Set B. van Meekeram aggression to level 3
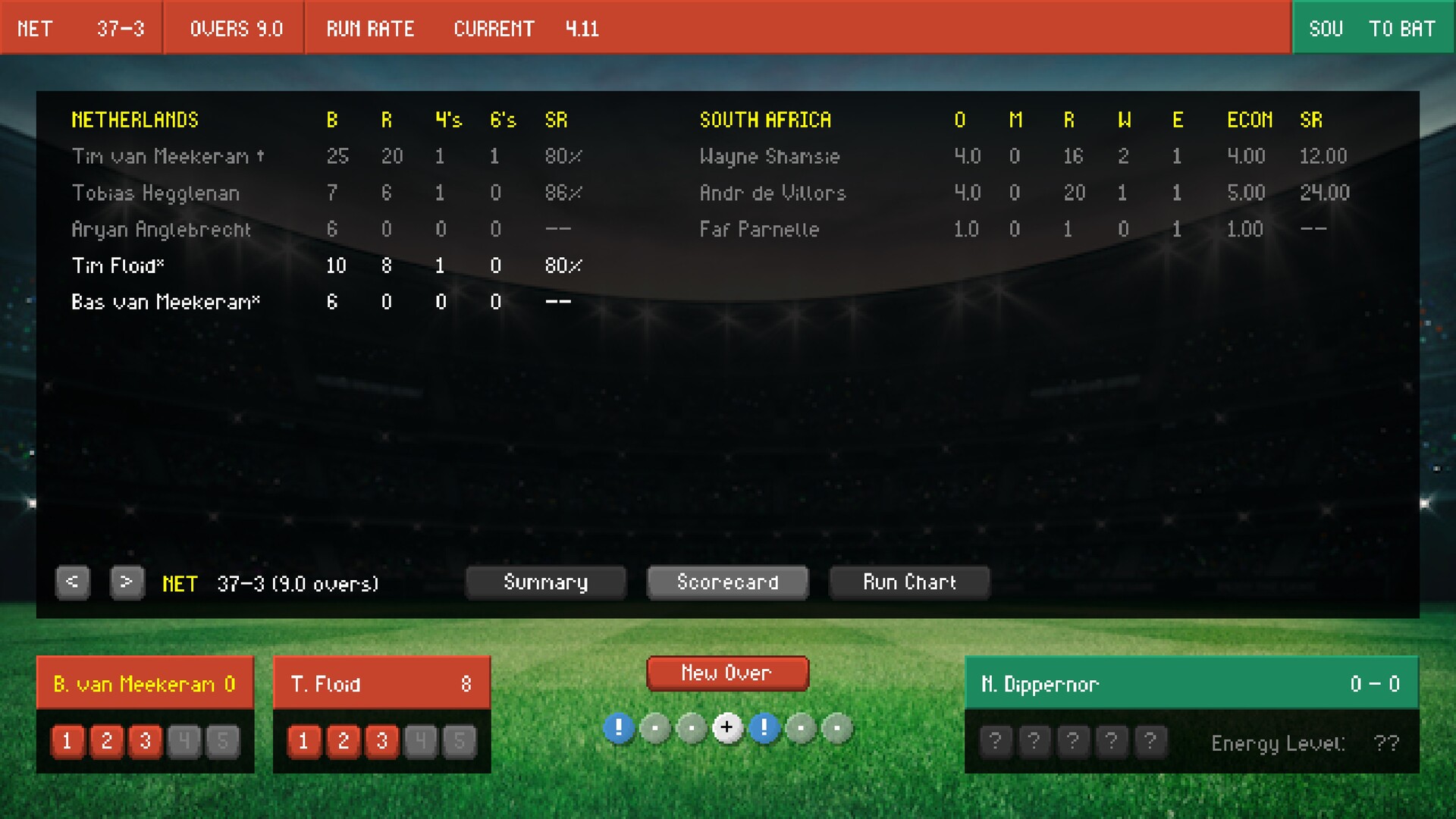Viewport: 1456px width, 819px height. [146, 742]
